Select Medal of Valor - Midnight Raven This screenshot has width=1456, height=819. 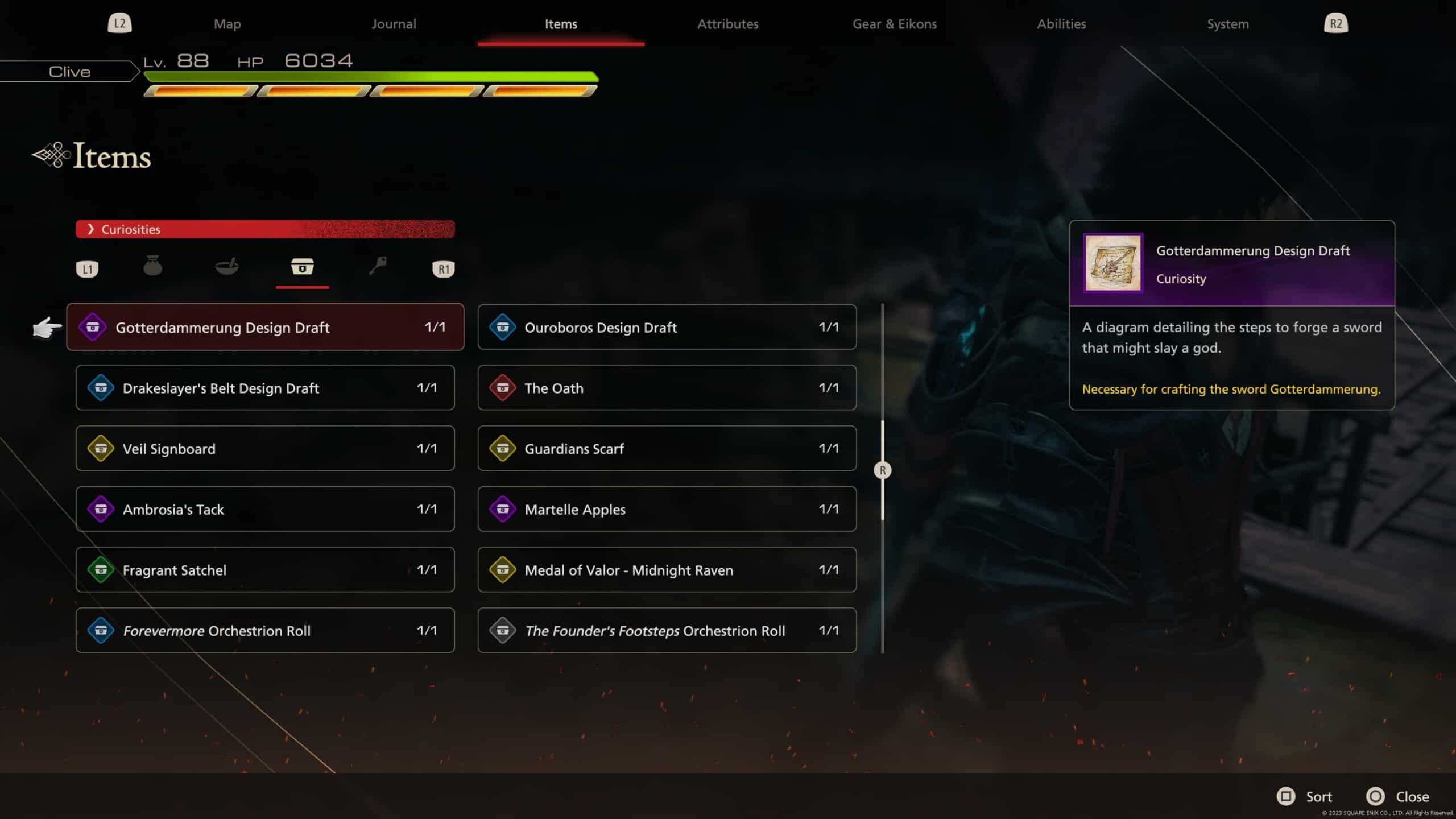coord(667,570)
